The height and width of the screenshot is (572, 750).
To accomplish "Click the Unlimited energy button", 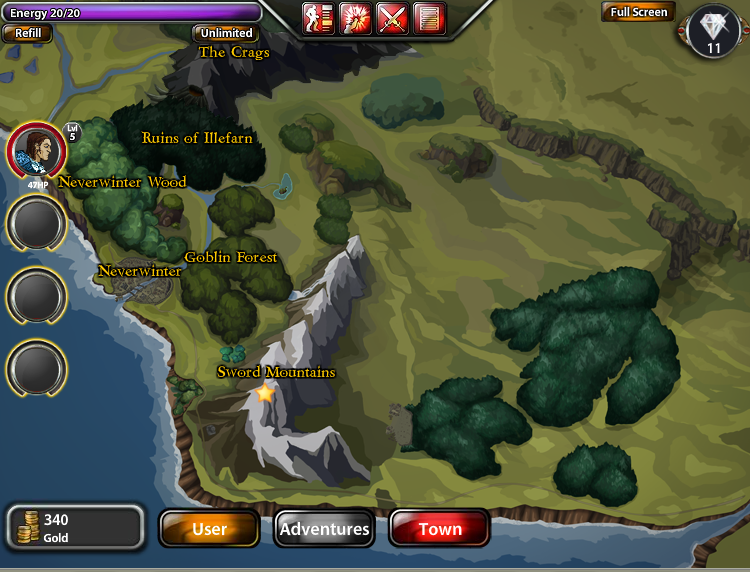I will [x=226, y=33].
